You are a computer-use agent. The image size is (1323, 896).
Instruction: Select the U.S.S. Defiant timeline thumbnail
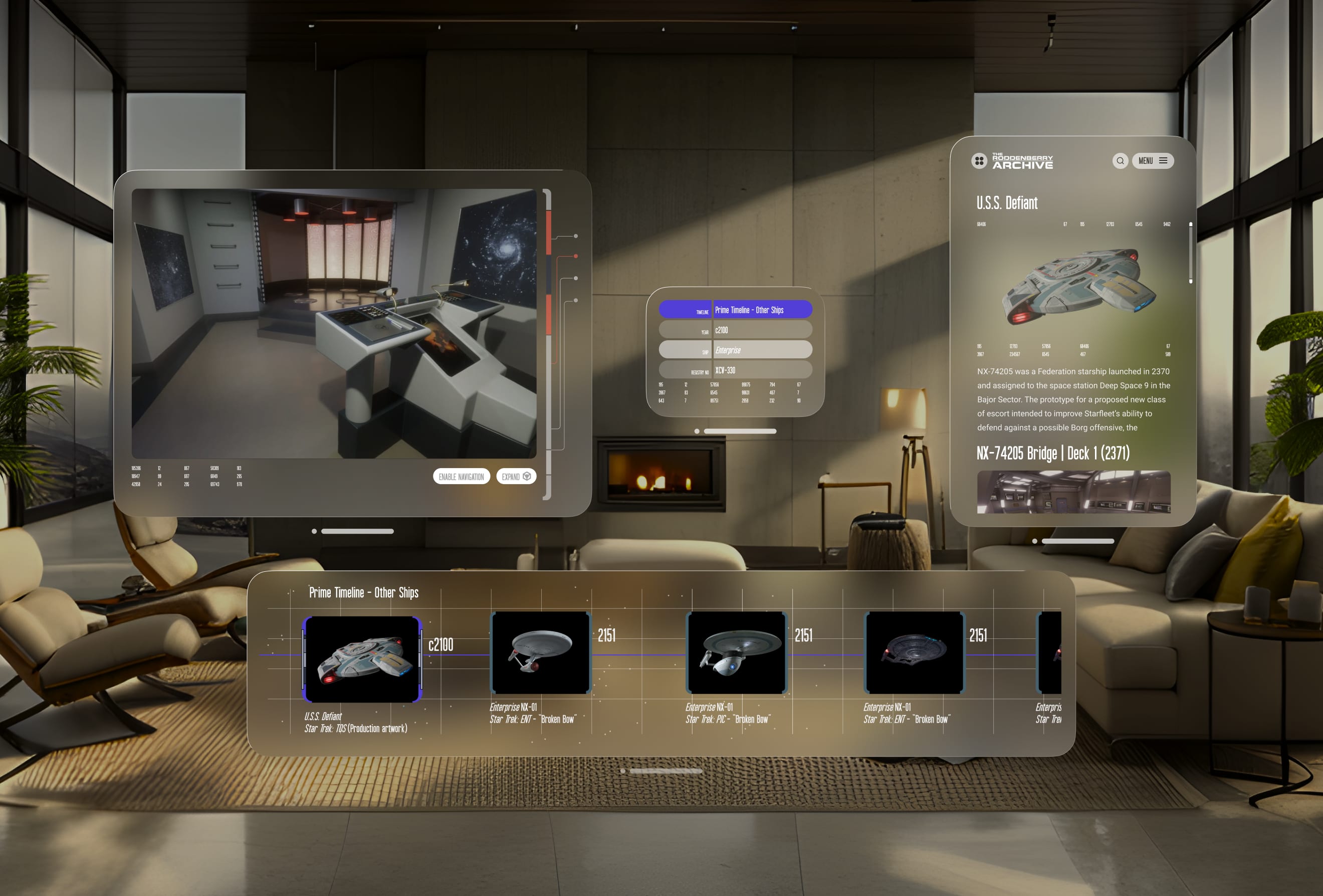click(x=362, y=658)
